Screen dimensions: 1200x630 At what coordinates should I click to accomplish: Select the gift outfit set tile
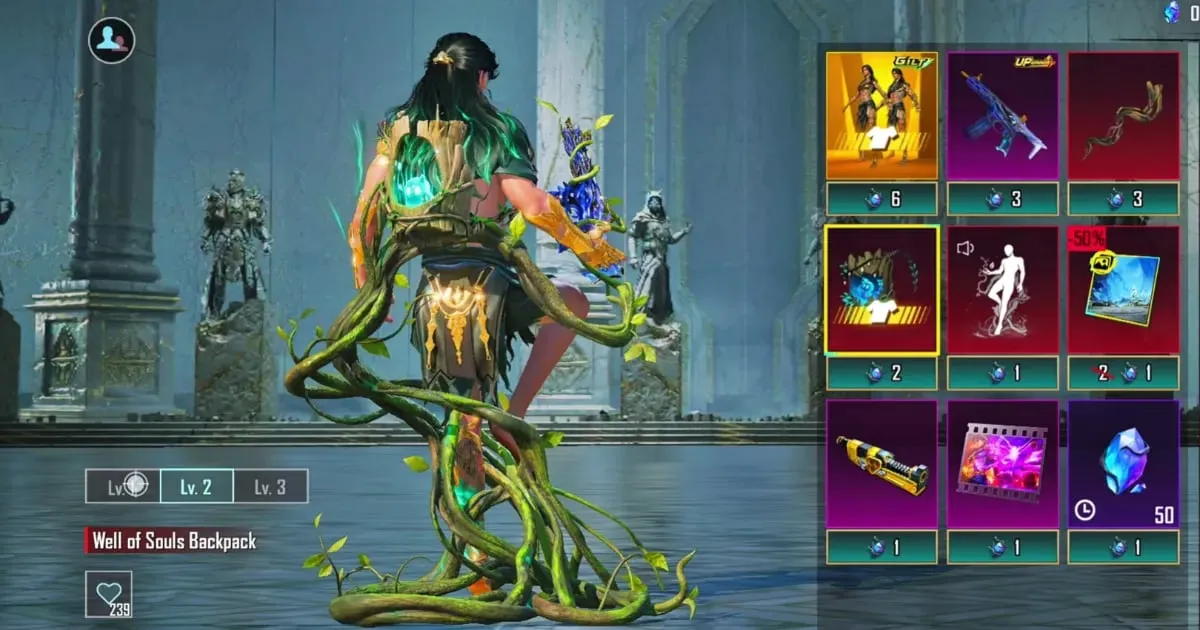pos(882,115)
